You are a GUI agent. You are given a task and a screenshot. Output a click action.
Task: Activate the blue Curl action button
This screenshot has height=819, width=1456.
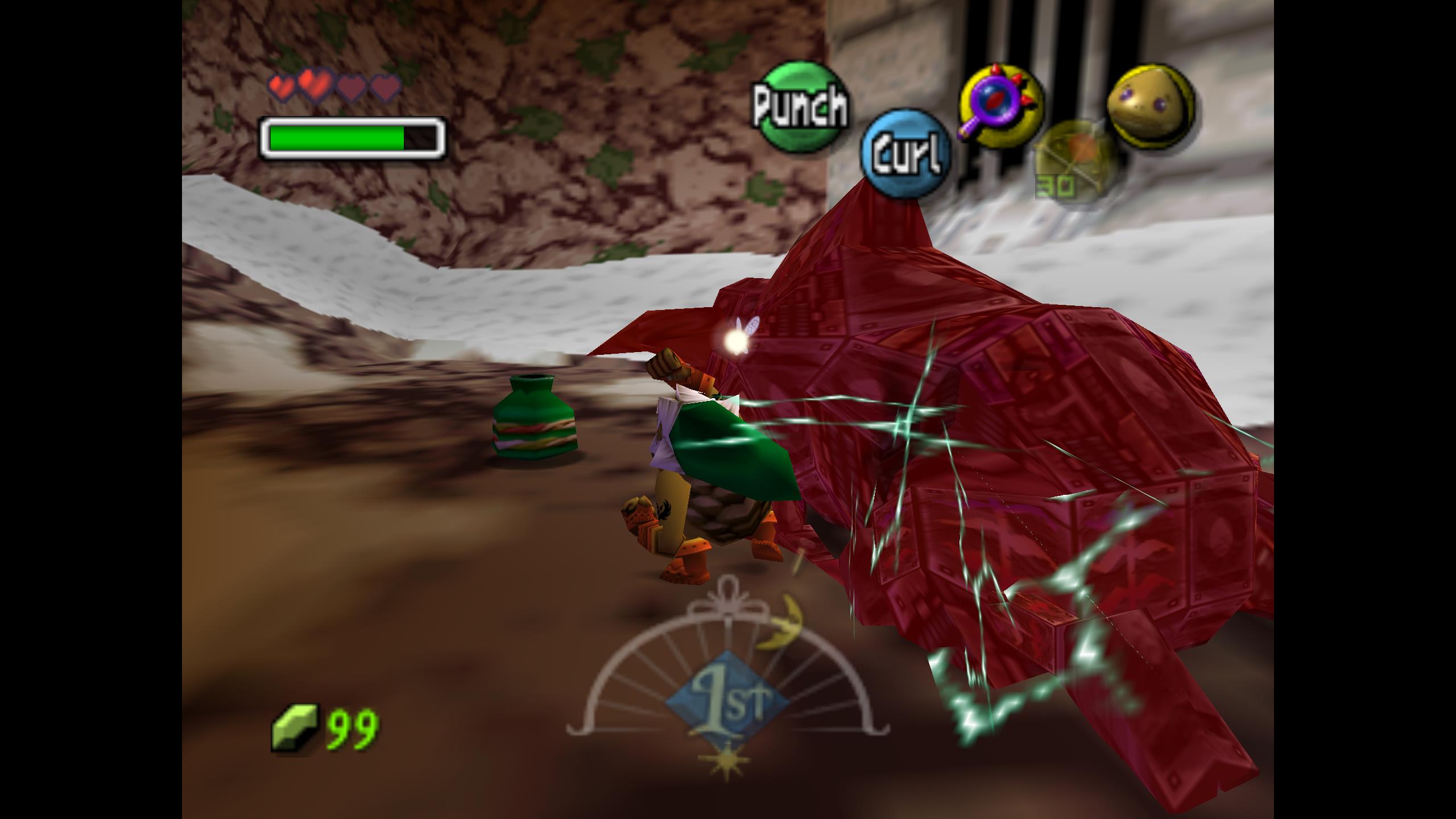[906, 154]
